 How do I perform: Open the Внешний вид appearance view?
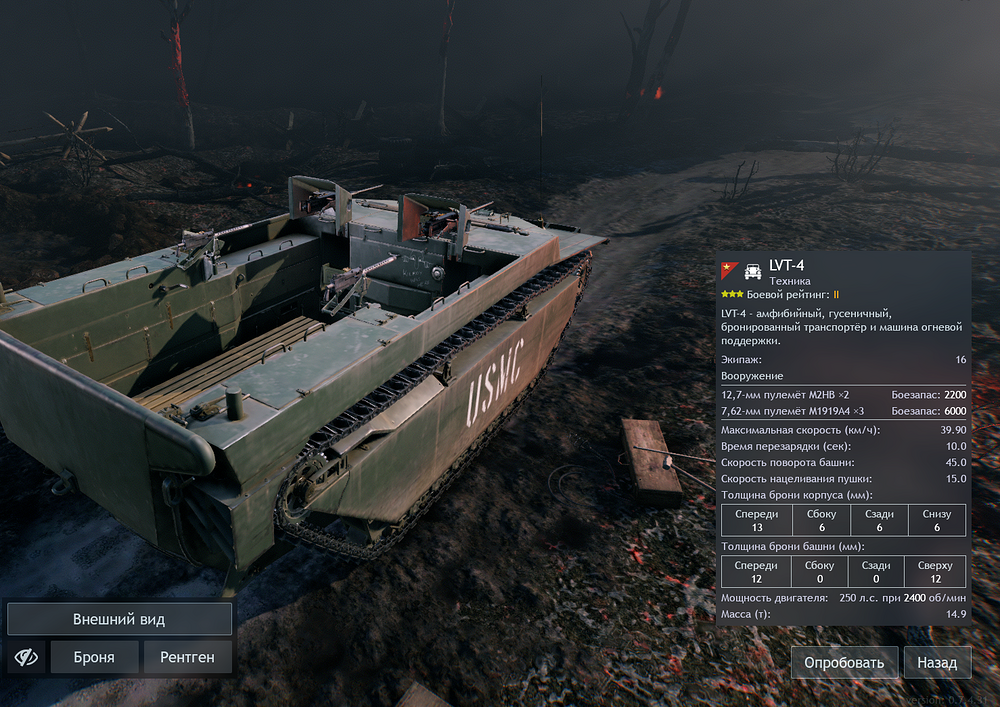pos(119,619)
